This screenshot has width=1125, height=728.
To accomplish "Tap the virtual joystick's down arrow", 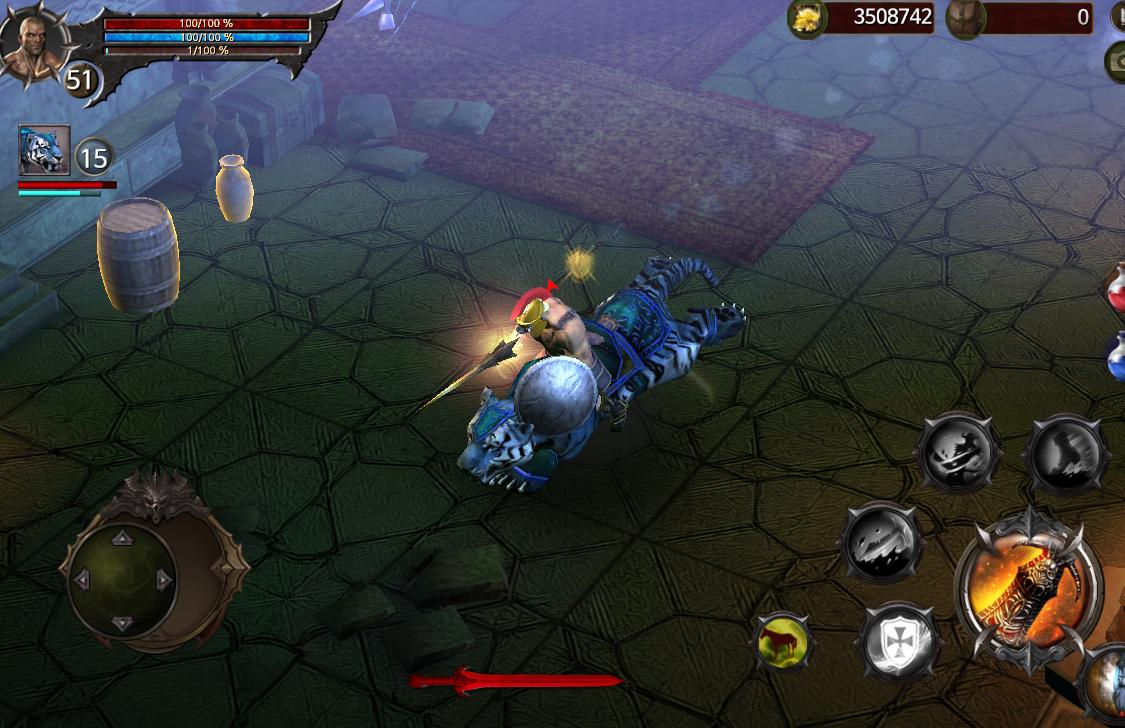I will (x=122, y=623).
